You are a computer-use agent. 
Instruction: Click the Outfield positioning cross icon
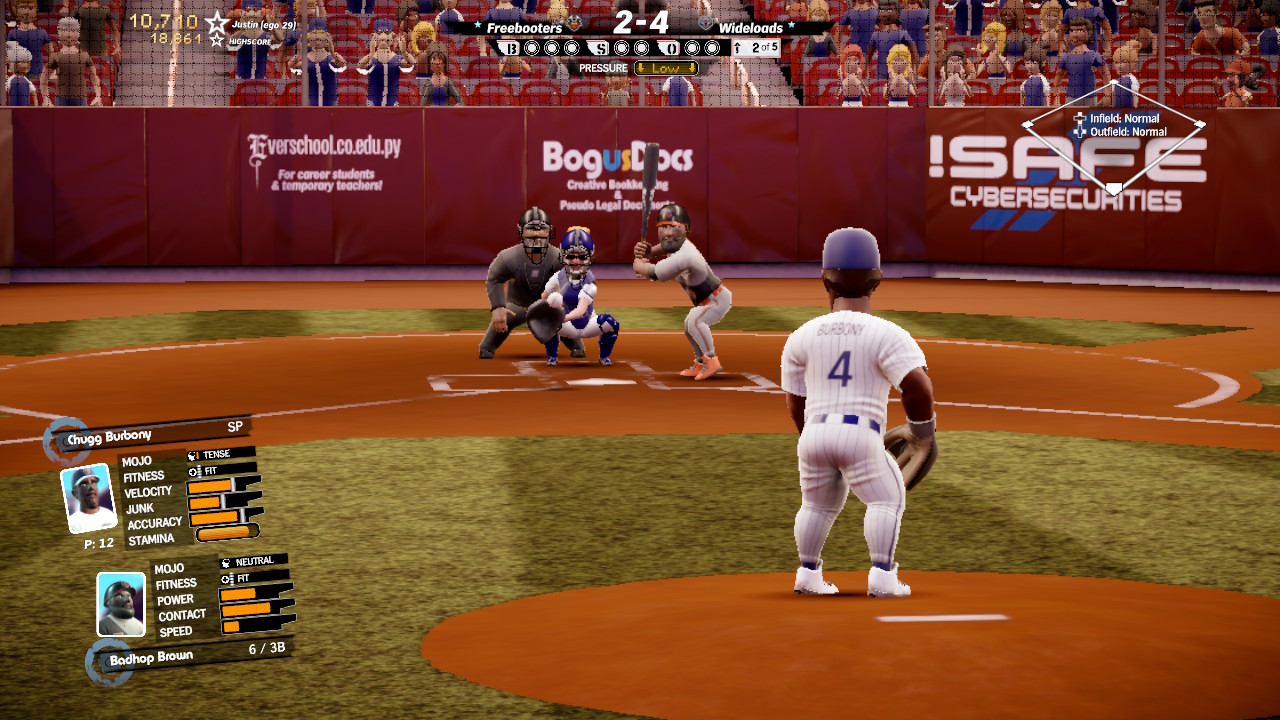click(1078, 130)
